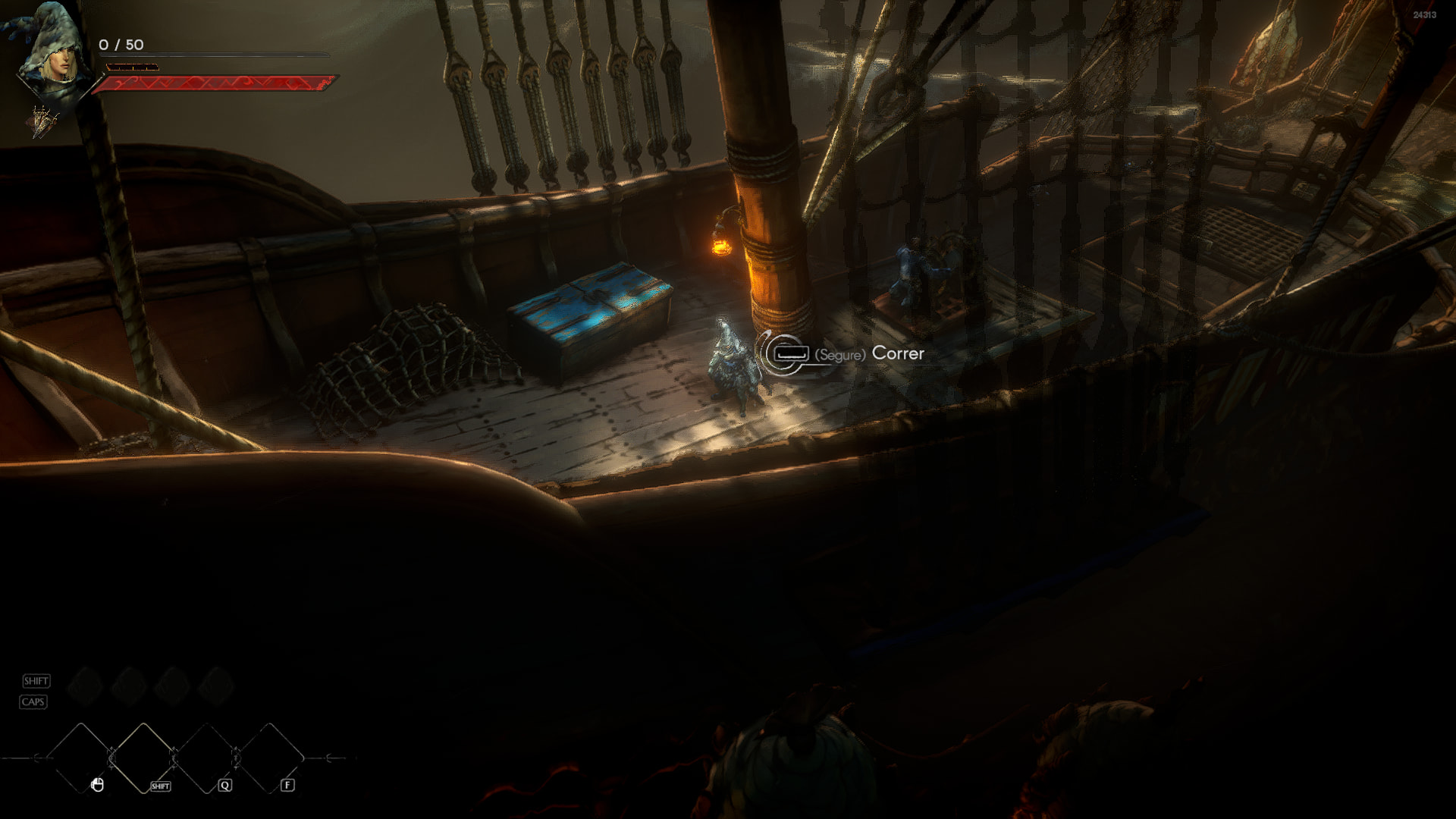Select the skill slot labeled Q
1456x819 pixels.
[206, 758]
